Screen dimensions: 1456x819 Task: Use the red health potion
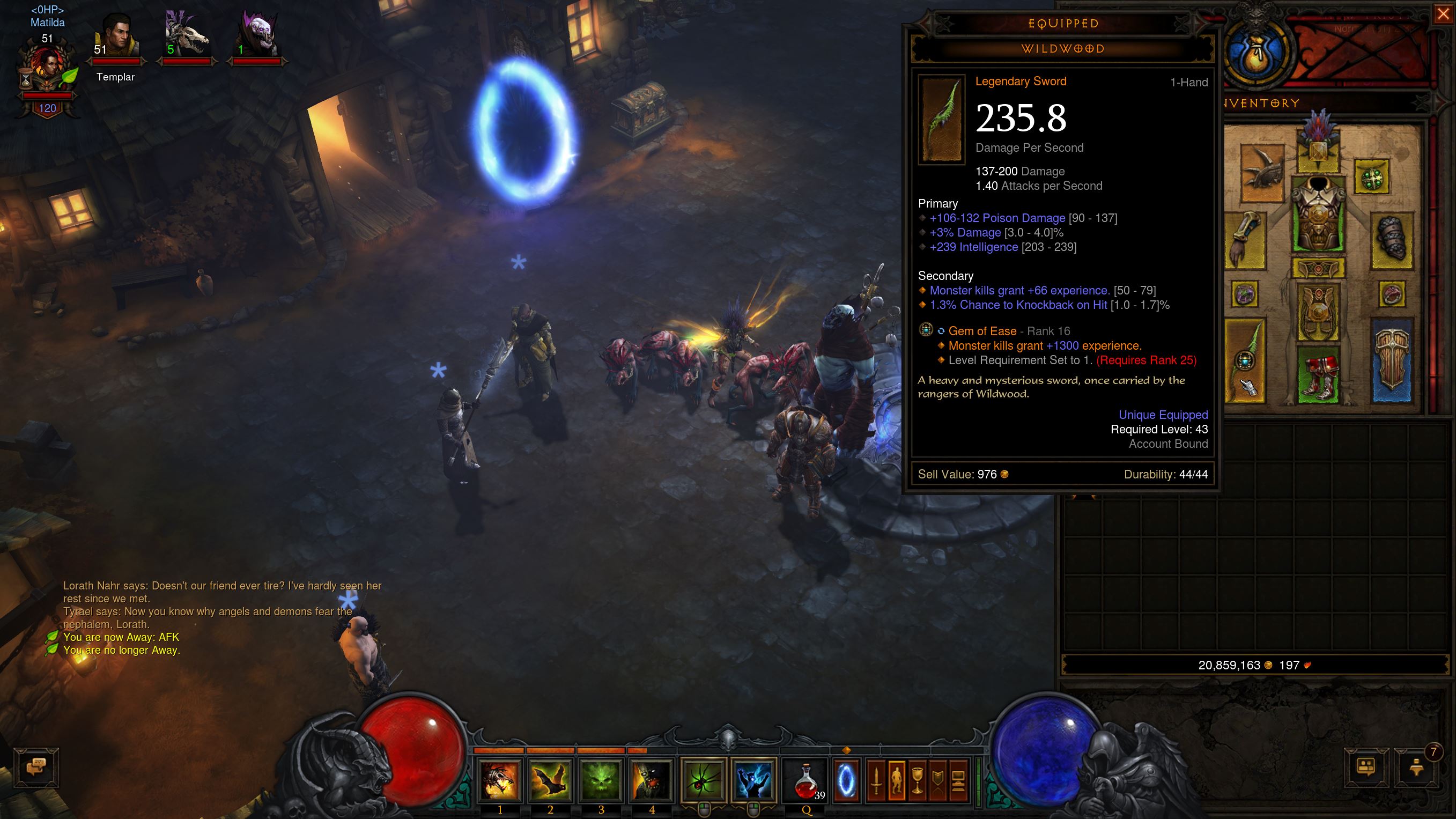(805, 780)
